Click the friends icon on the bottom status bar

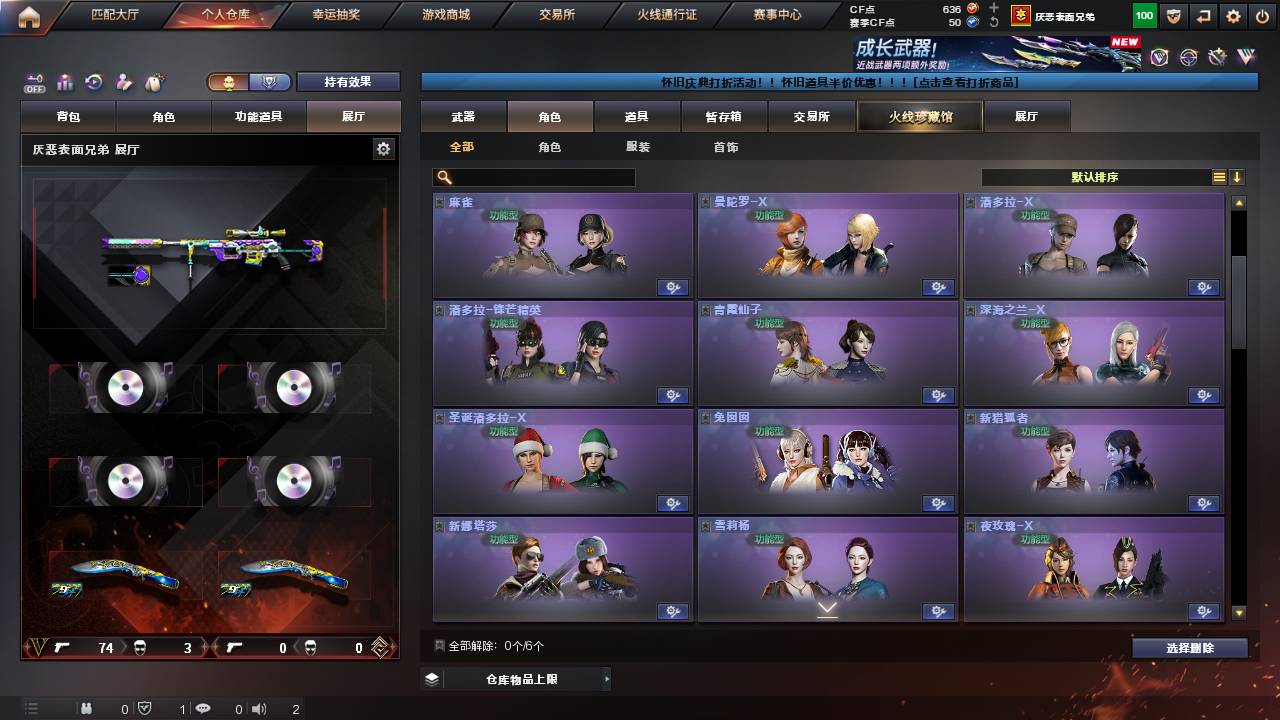[x=88, y=708]
